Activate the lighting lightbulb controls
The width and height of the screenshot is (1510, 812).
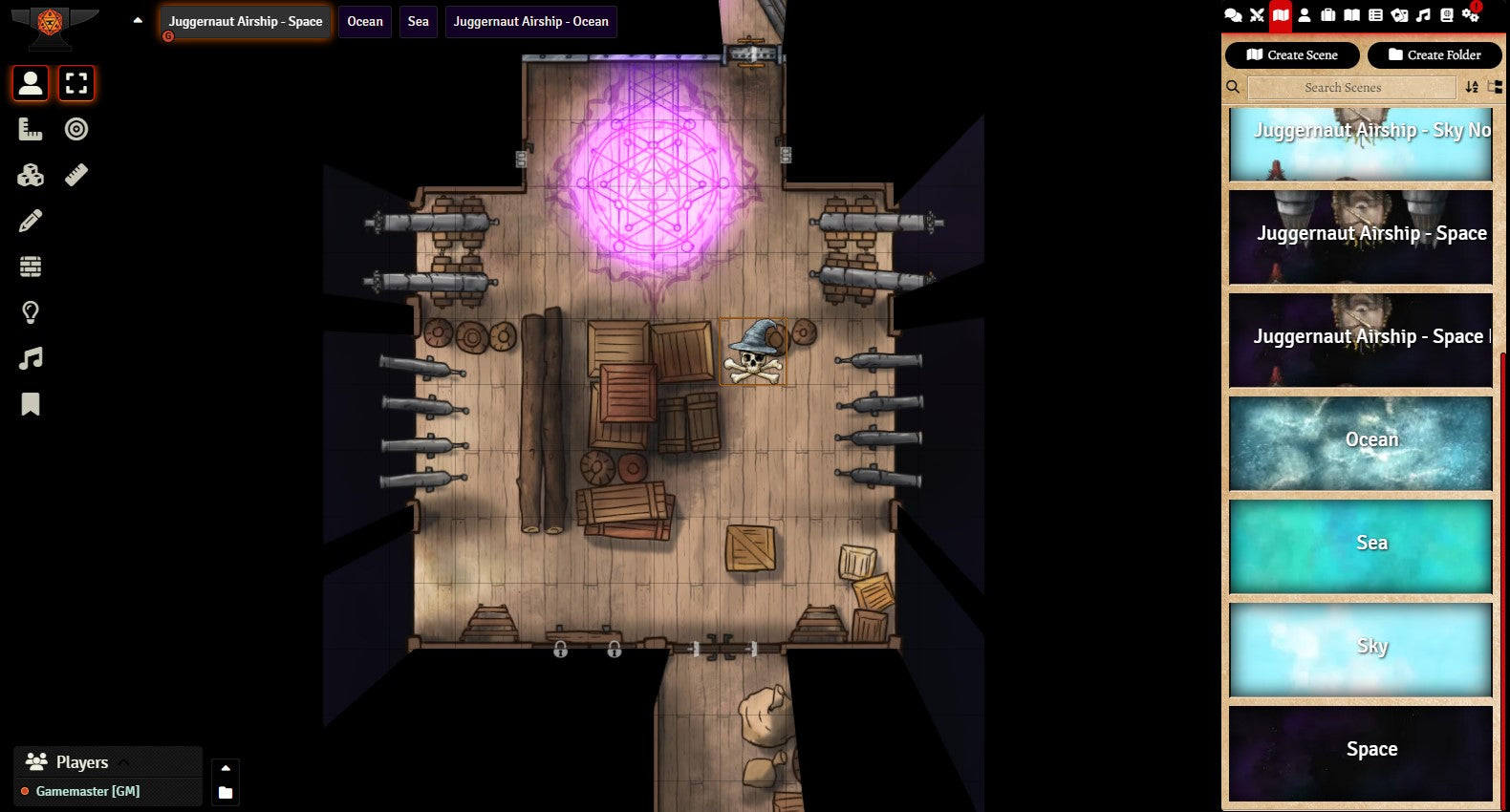(31, 312)
